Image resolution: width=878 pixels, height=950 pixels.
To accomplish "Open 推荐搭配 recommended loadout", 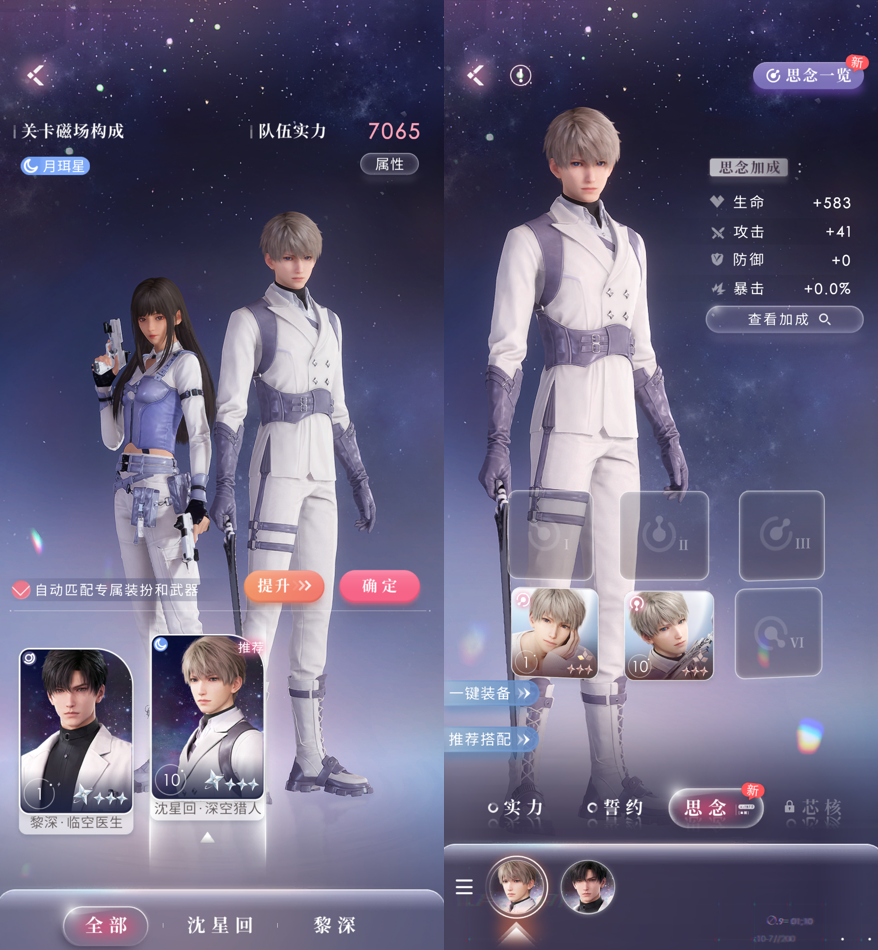I will pyautogui.click(x=489, y=739).
